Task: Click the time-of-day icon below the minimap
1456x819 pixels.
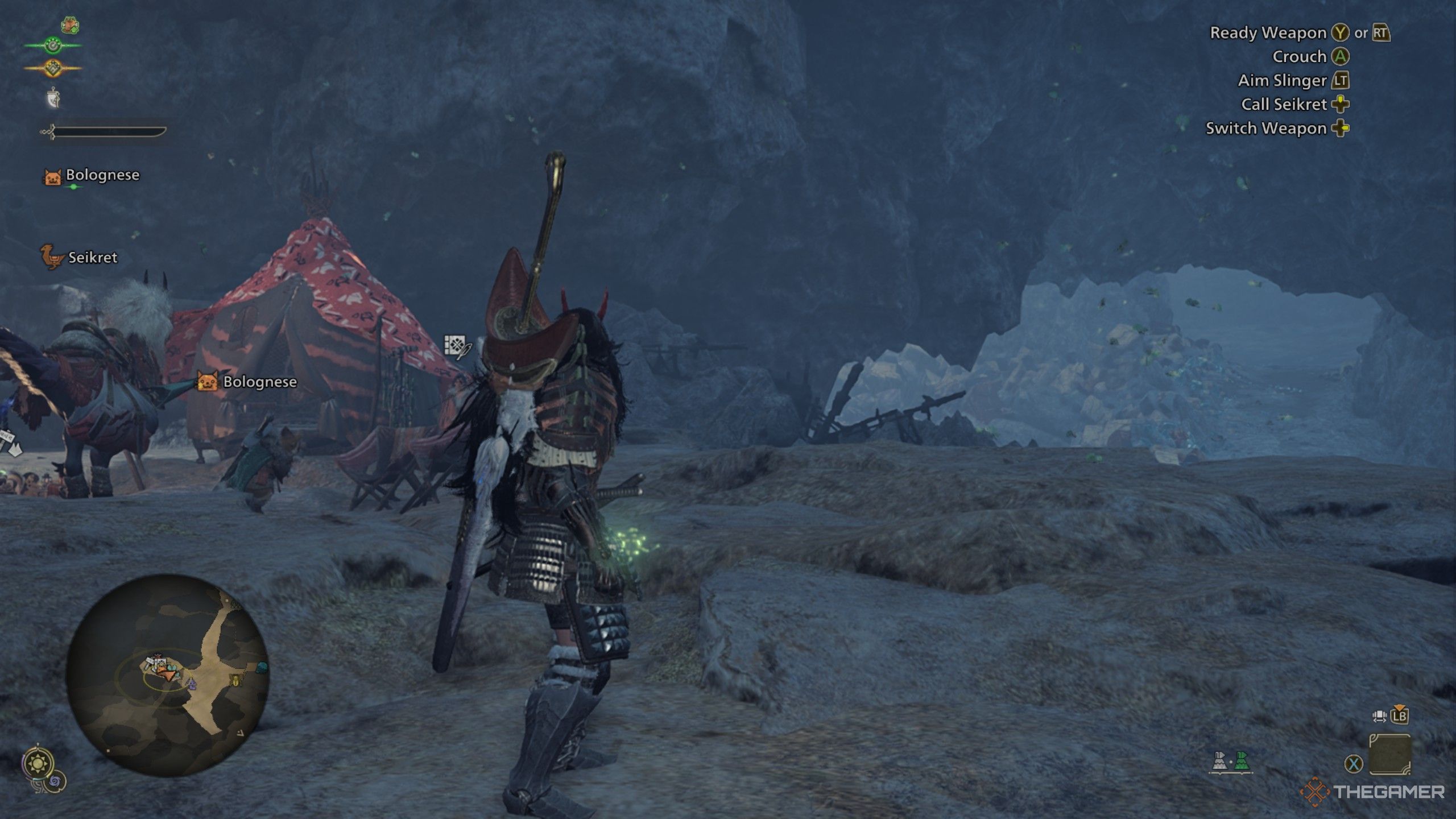Action: click(38, 763)
